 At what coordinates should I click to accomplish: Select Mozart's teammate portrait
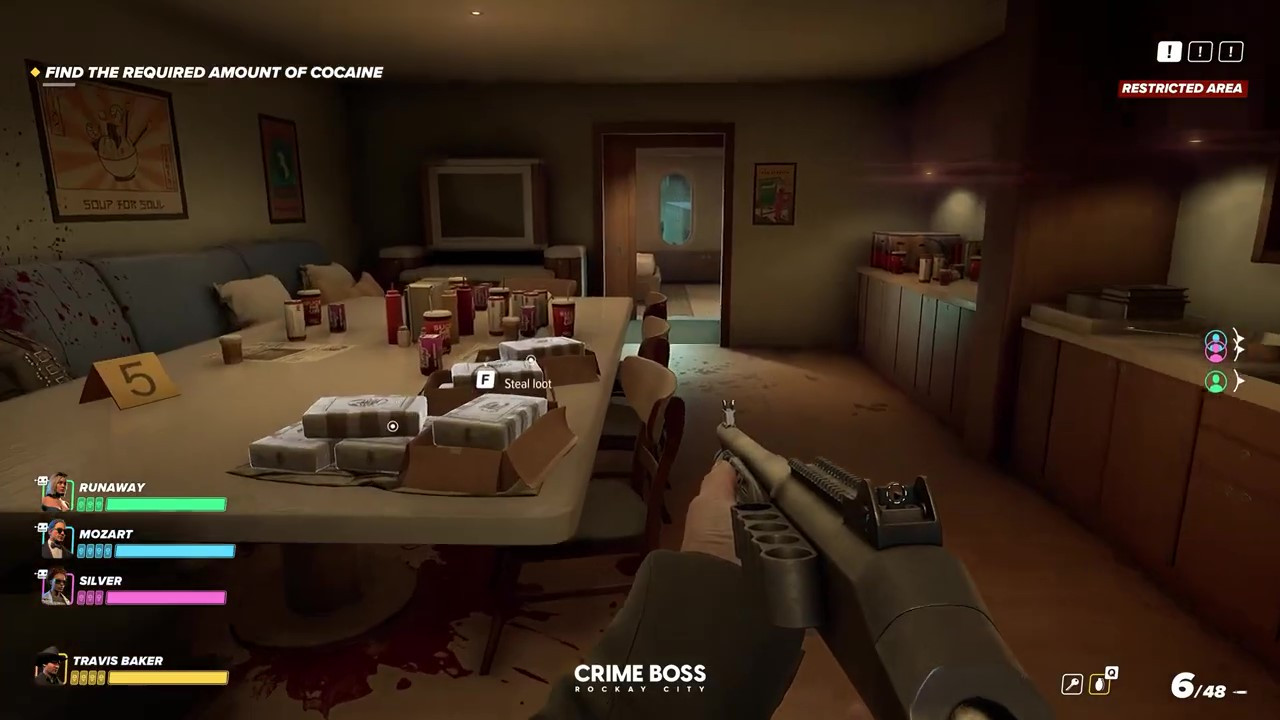tap(56, 540)
